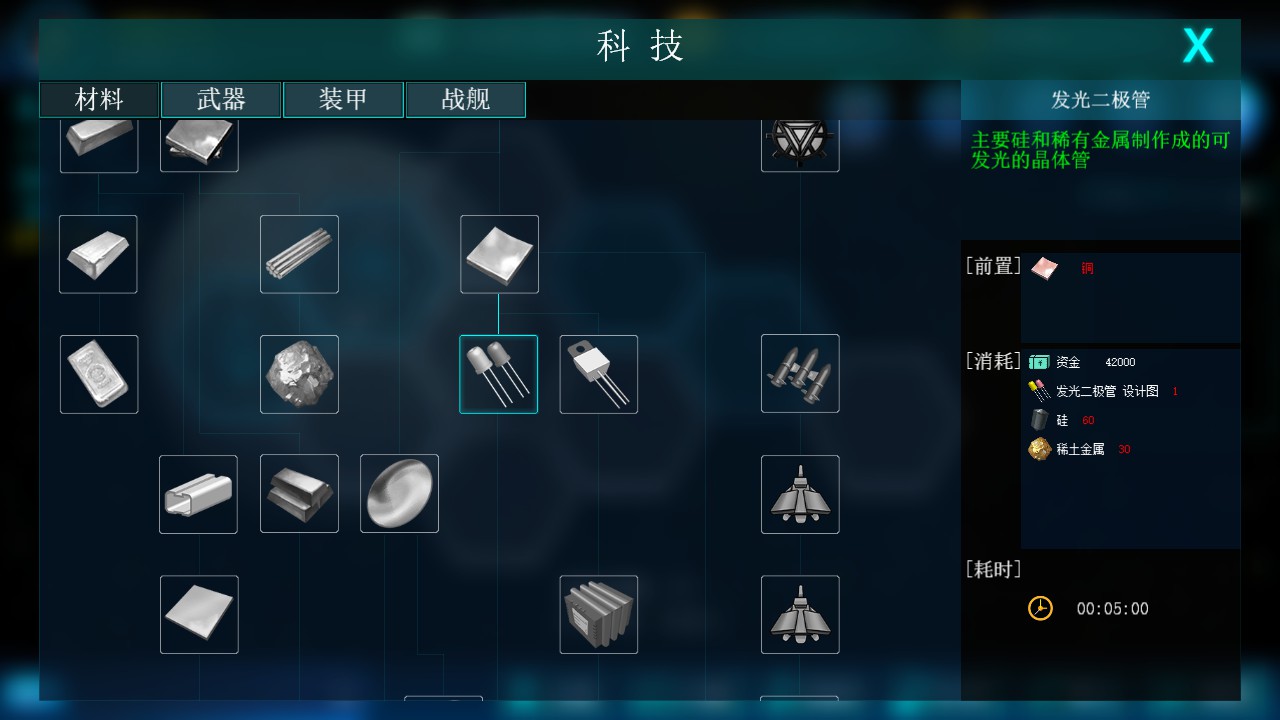Screen dimensions: 1280x720
Task: Select the U-channel beam tech node
Action: point(198,494)
